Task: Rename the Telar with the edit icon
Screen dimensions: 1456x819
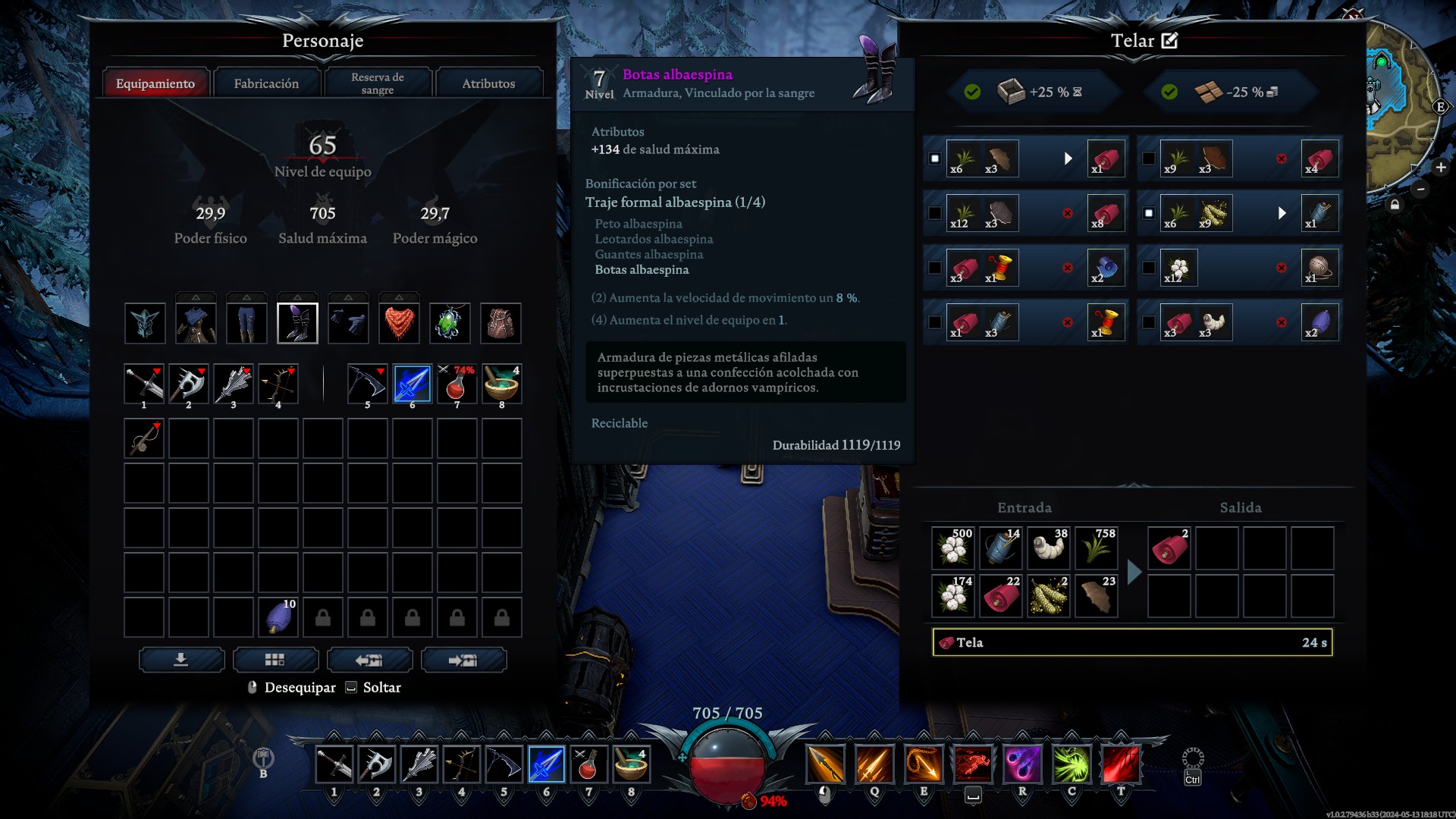Action: 1170,41
